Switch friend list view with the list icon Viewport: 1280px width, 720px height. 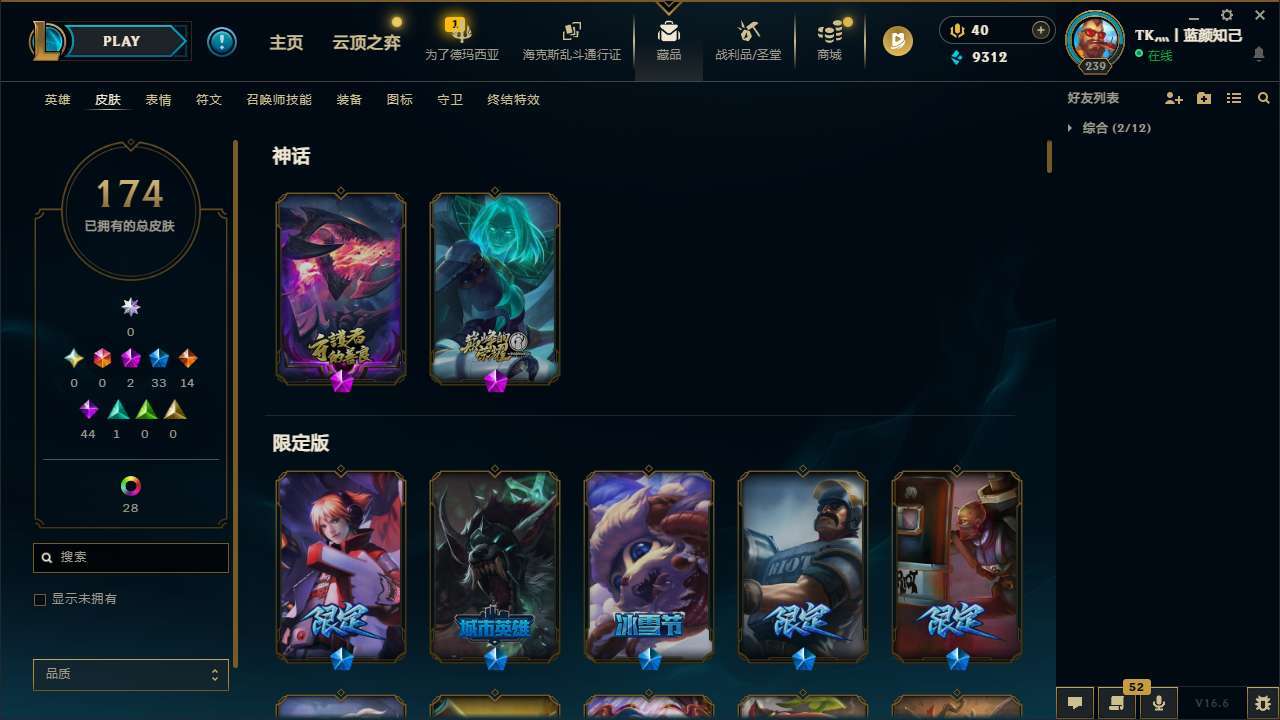pyautogui.click(x=1233, y=98)
